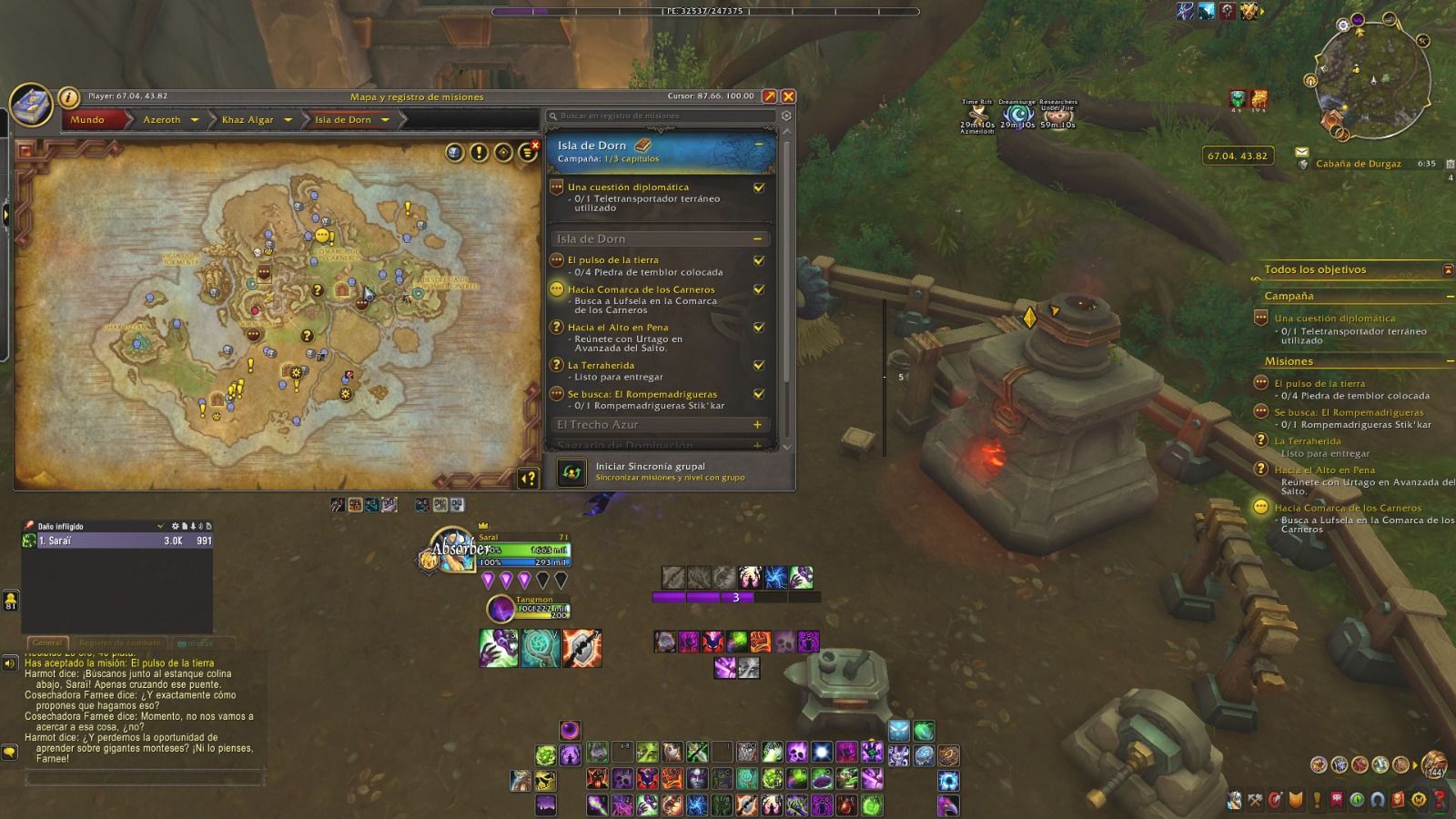Image resolution: width=1456 pixels, height=819 pixels.
Task: Click the chat input box
Action: pyautogui.click(x=144, y=778)
